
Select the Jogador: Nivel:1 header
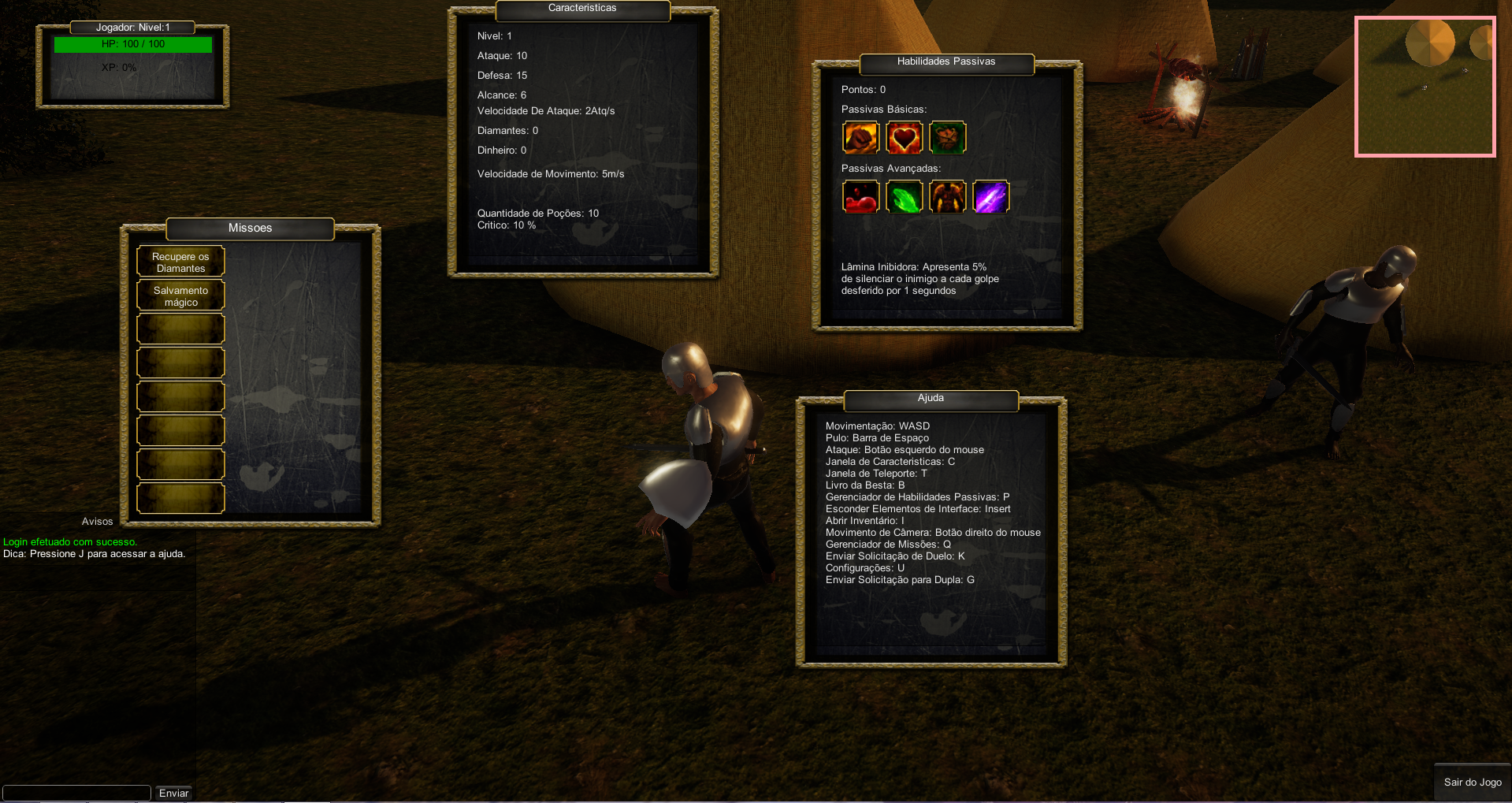click(132, 27)
